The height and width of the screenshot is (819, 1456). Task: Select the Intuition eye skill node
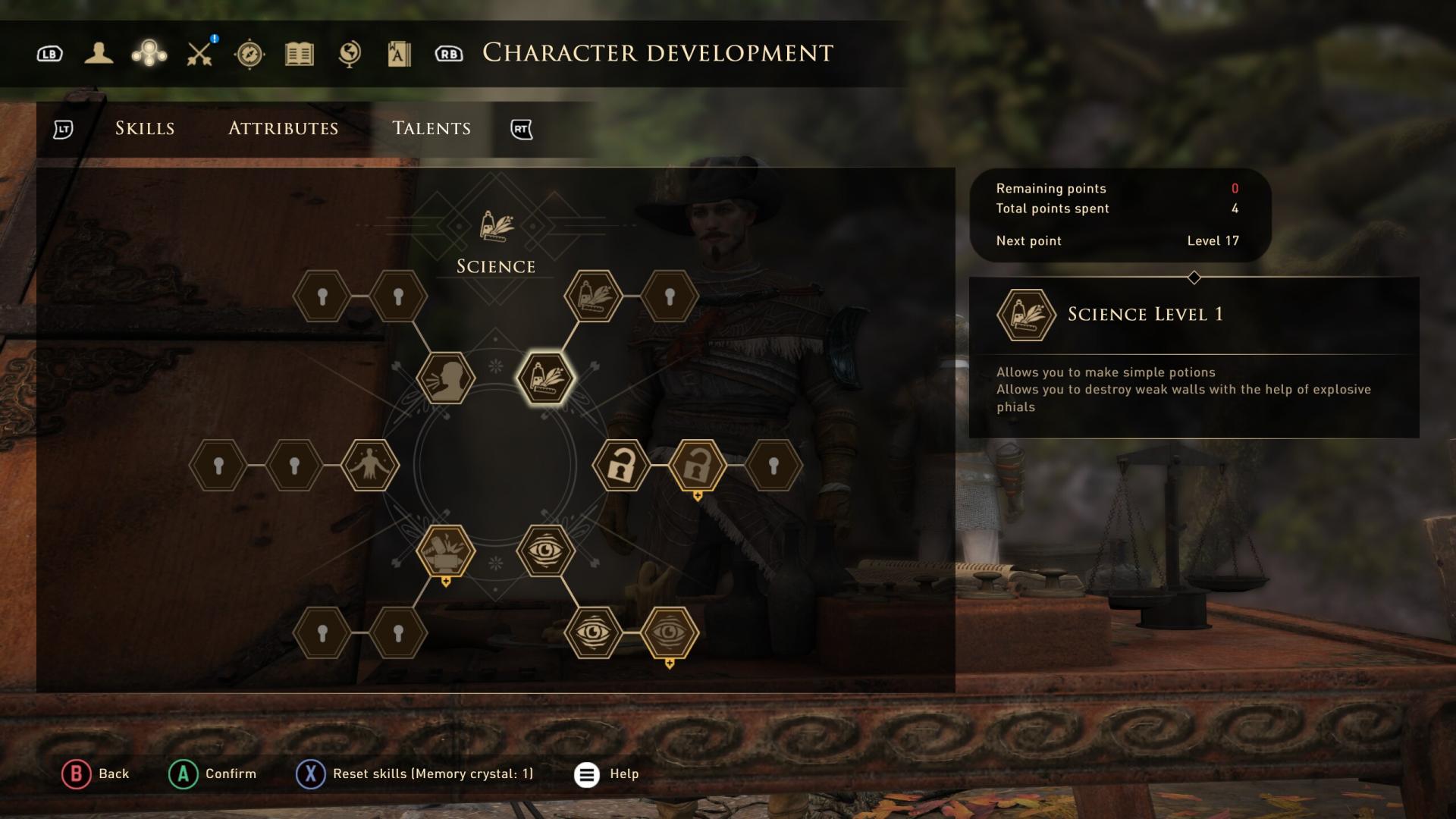(x=548, y=551)
